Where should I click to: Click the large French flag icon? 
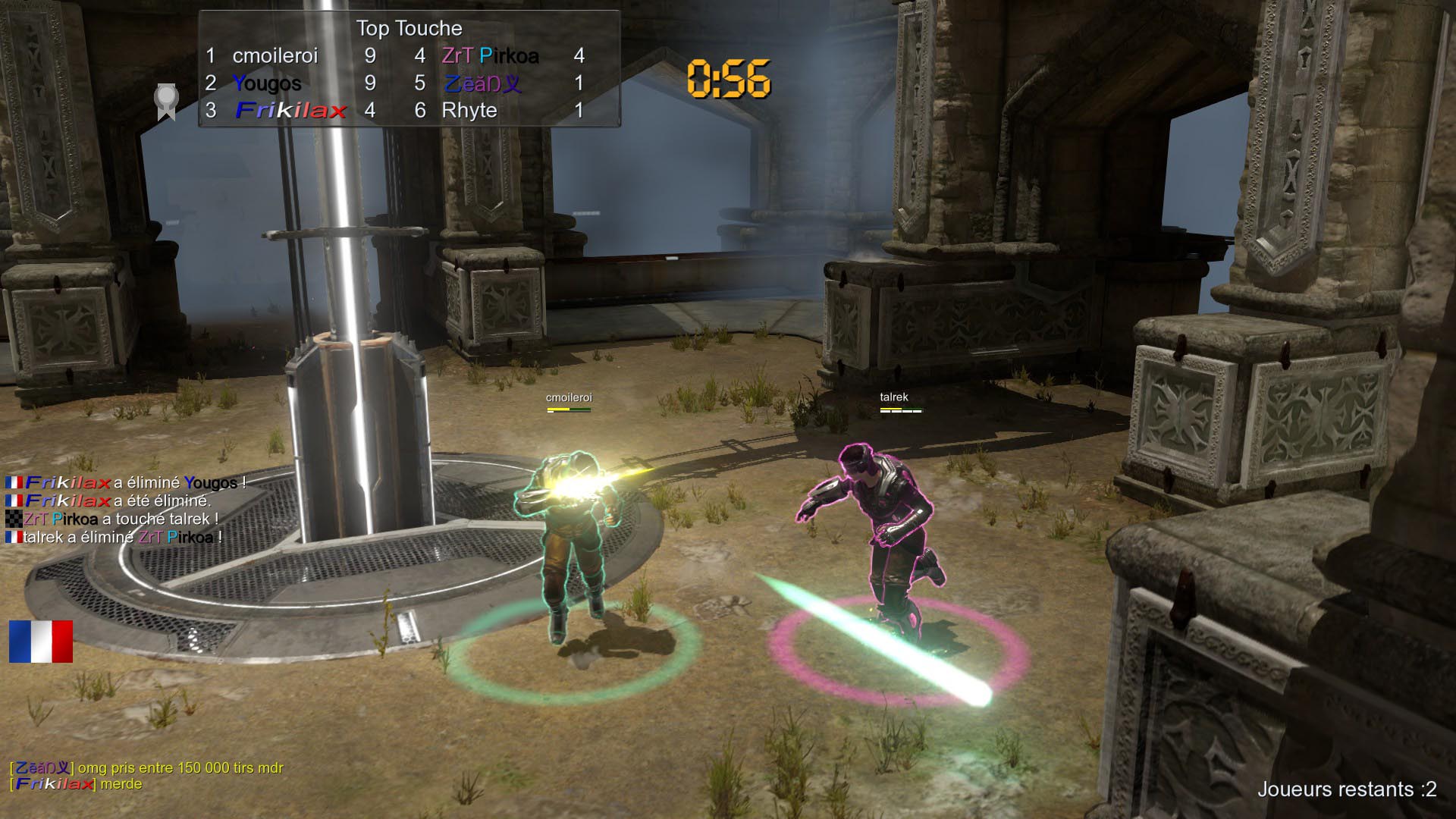tap(41, 642)
